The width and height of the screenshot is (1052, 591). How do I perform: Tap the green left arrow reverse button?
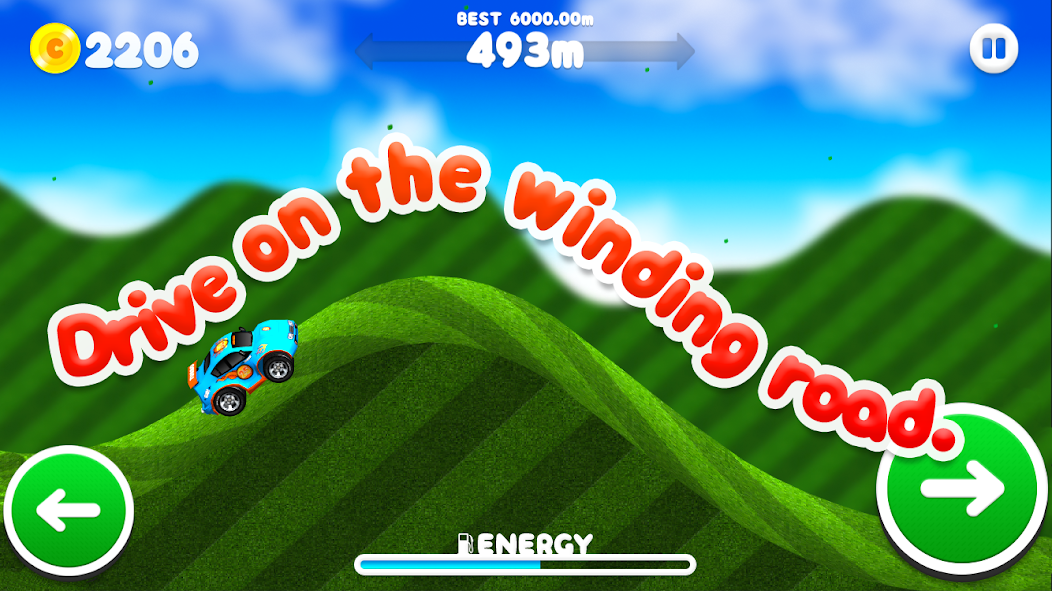[68, 510]
